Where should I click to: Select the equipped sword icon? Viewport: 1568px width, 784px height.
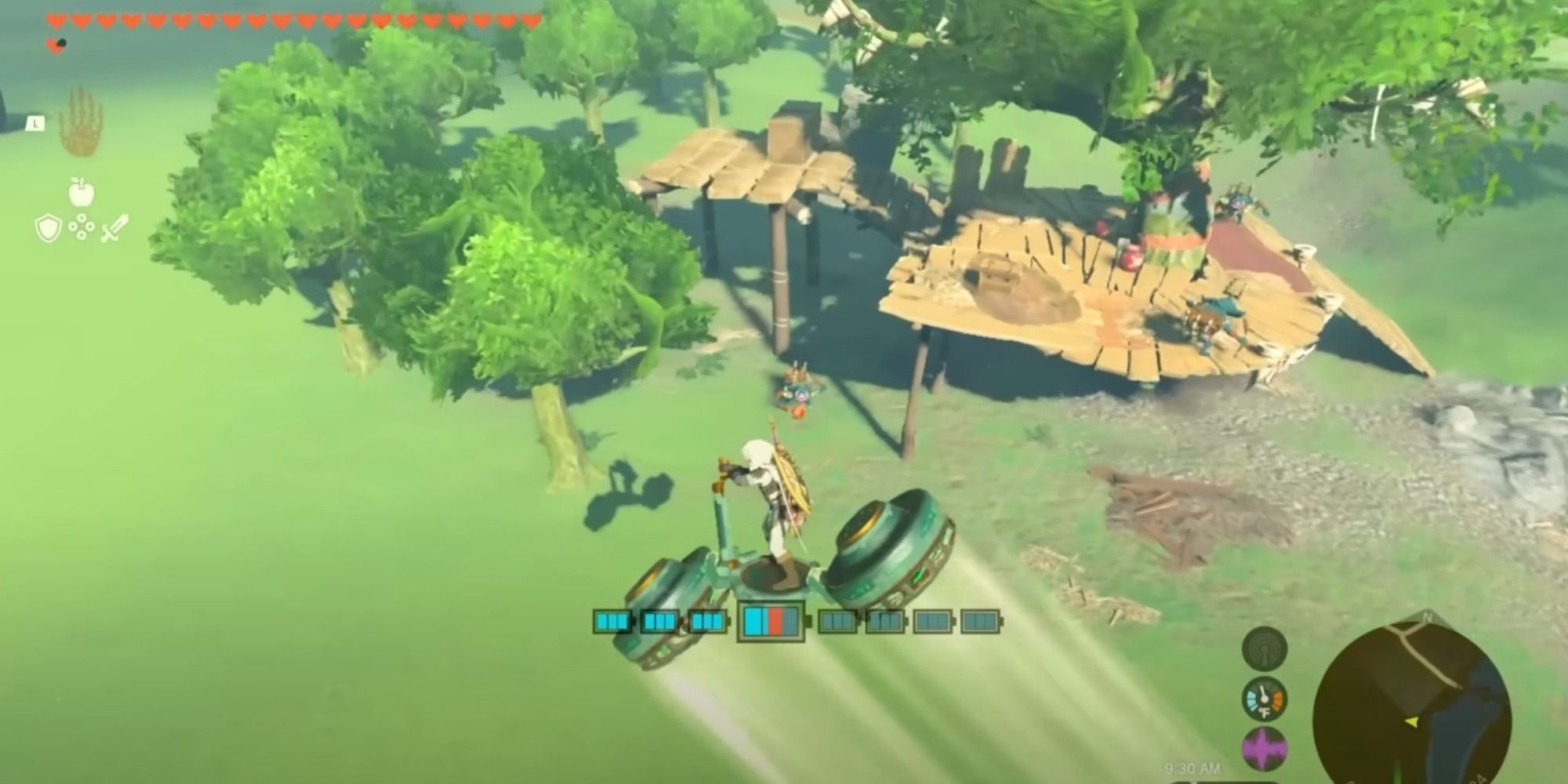click(115, 229)
